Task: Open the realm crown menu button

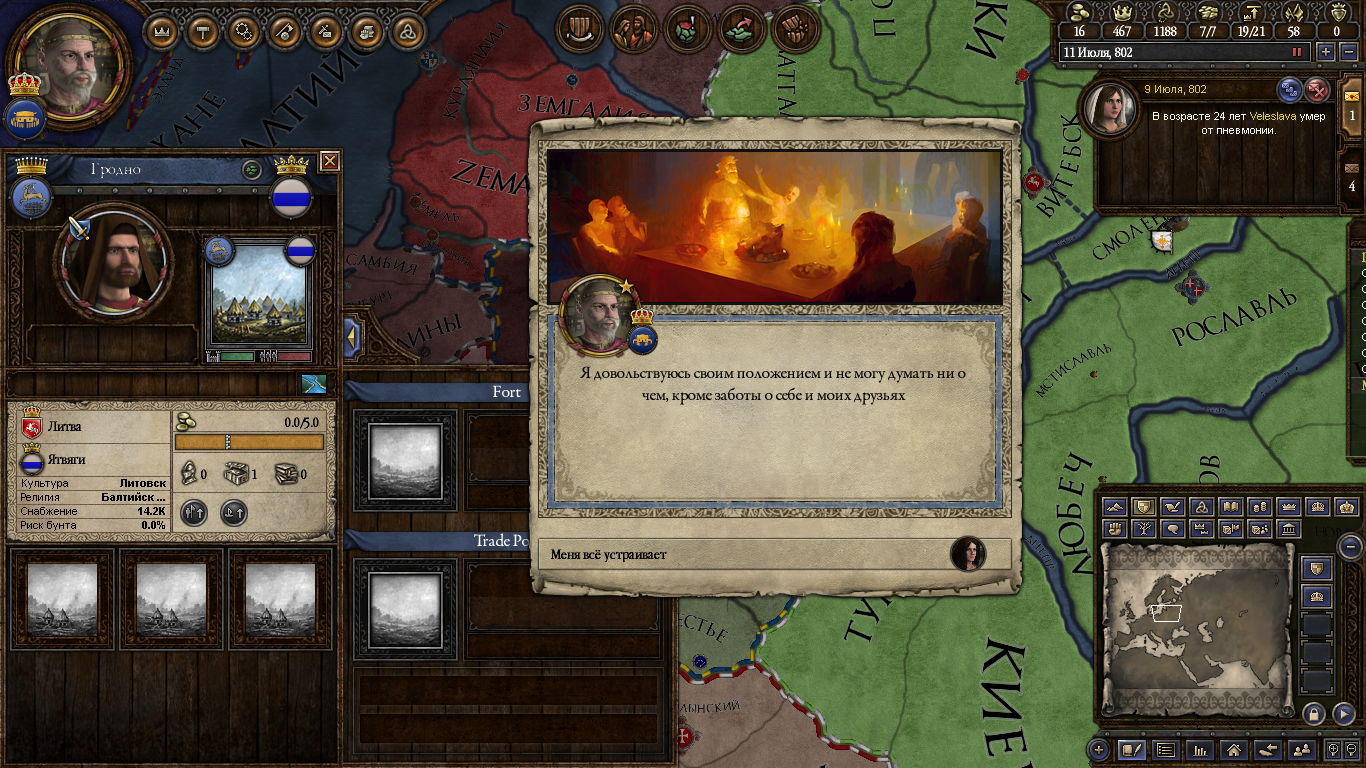Action: [x=163, y=31]
